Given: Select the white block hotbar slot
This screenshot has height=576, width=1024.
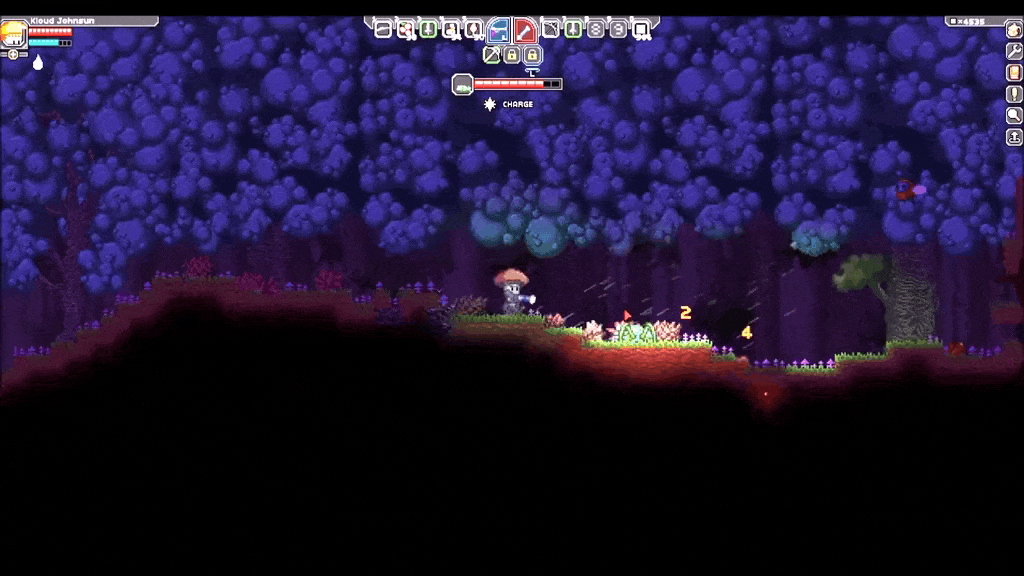Looking at the screenshot, I should click(x=641, y=29).
